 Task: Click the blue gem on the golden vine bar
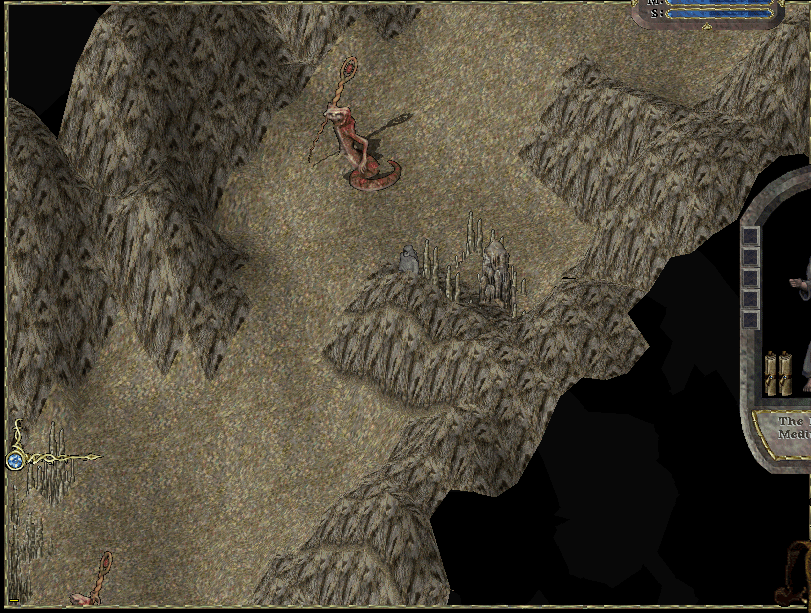[15, 460]
